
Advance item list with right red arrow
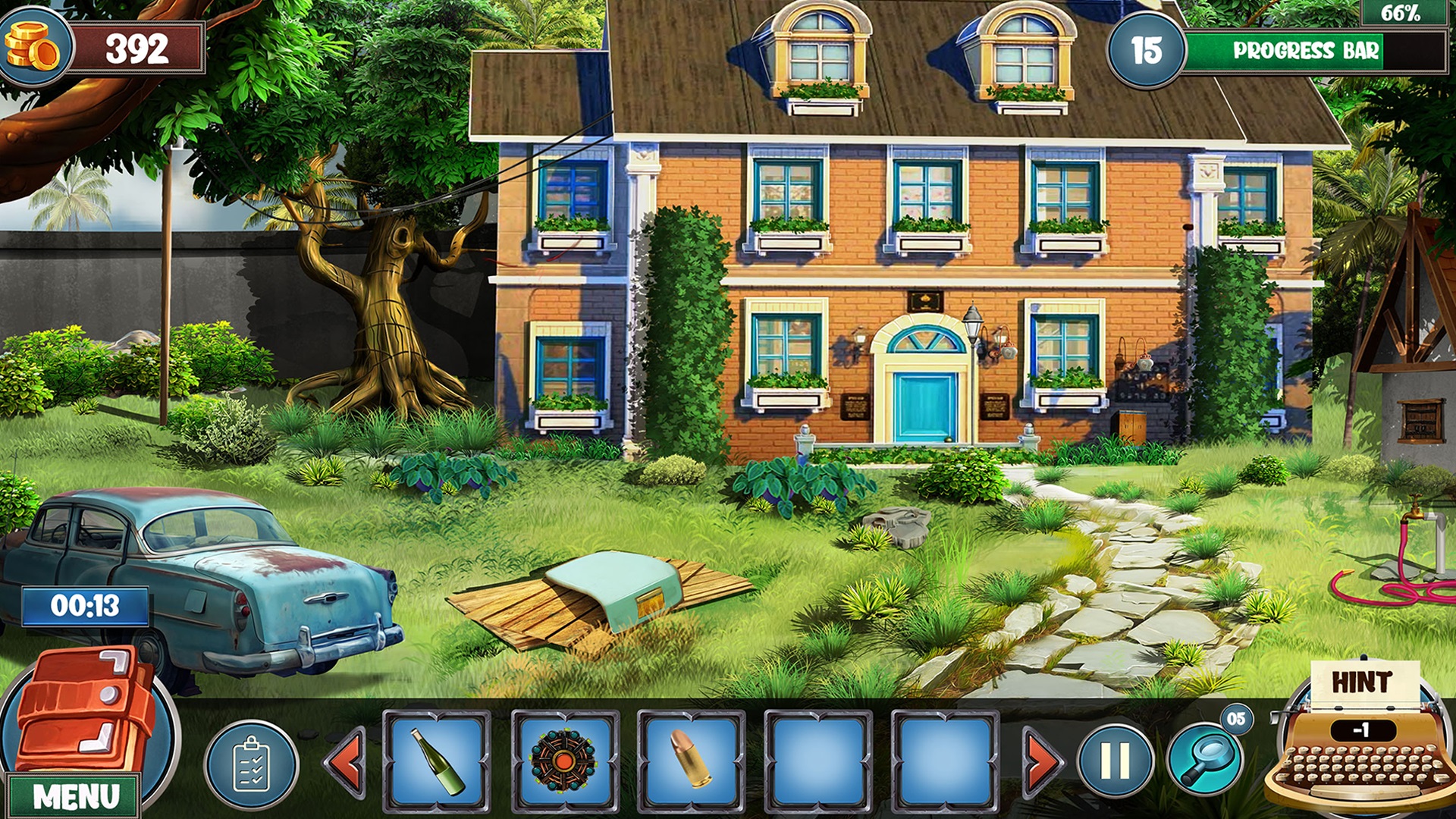coord(1042,761)
